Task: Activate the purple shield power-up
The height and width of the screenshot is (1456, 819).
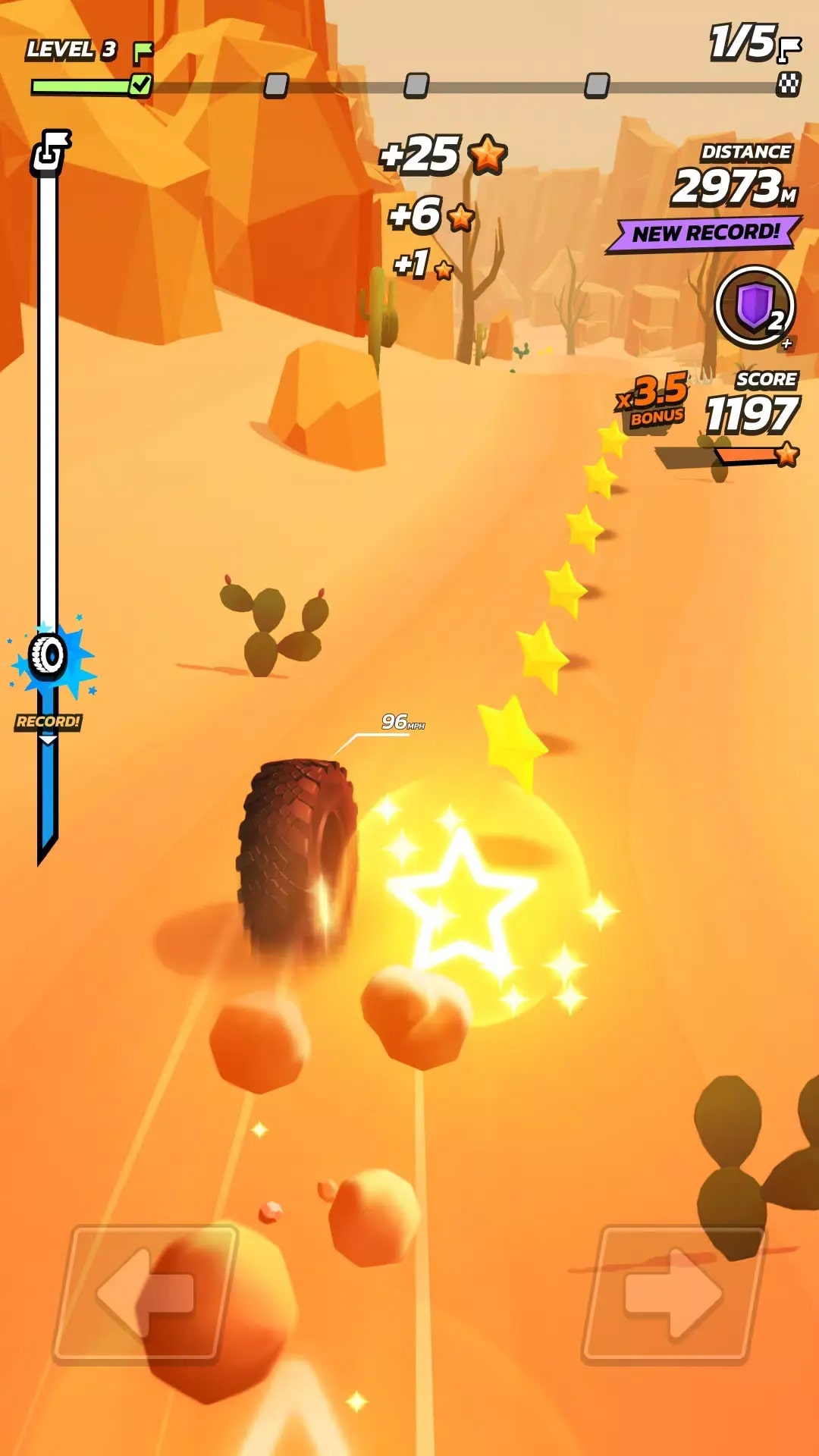Action: coord(754,307)
